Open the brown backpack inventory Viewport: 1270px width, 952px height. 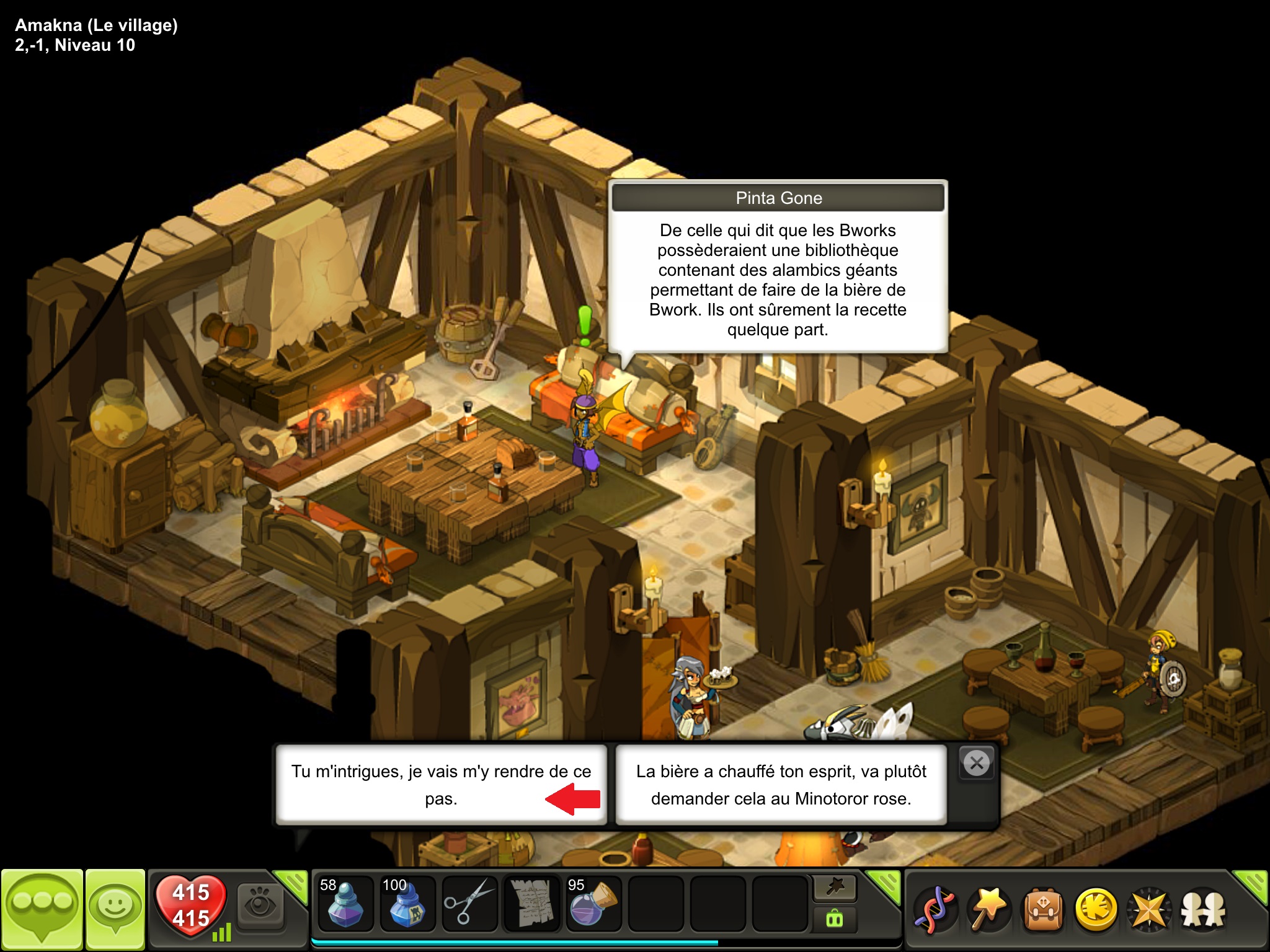coord(1043,909)
